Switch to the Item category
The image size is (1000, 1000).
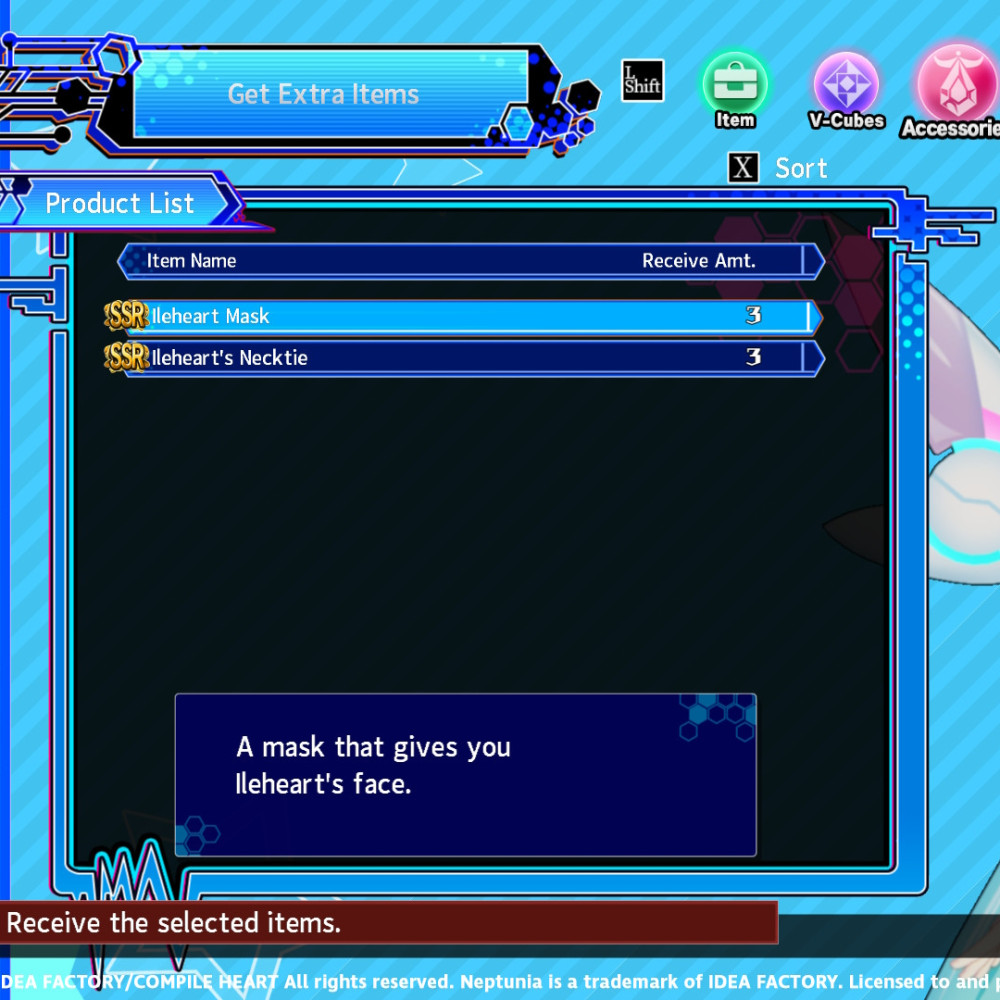tap(734, 87)
